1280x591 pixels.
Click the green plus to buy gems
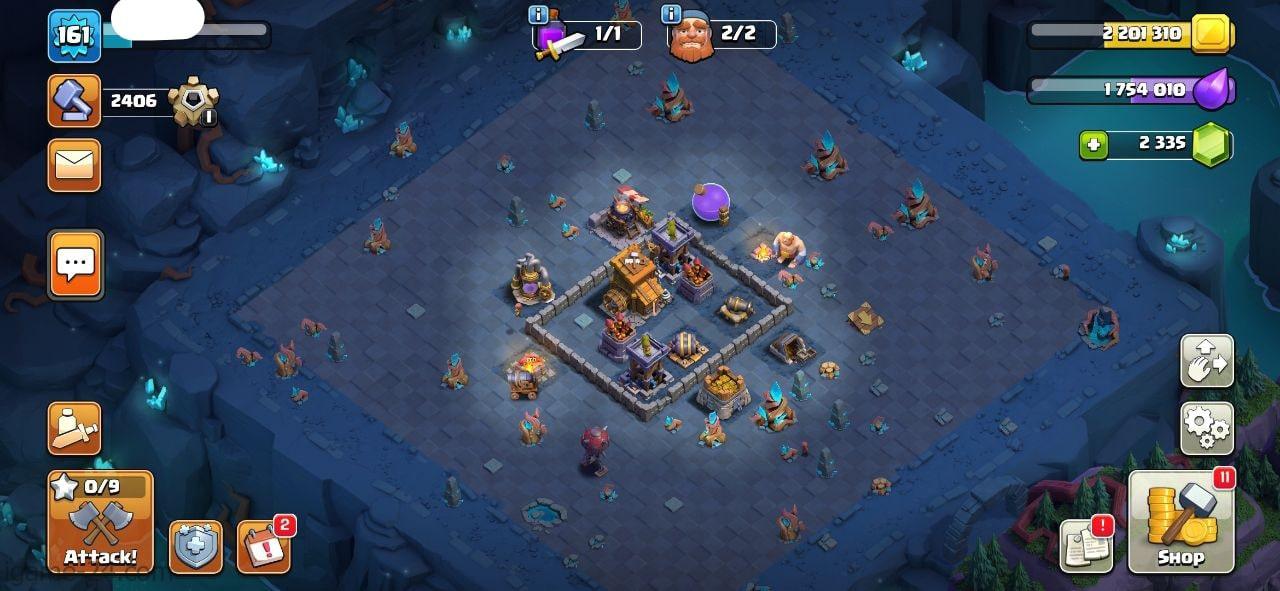[x=1094, y=145]
